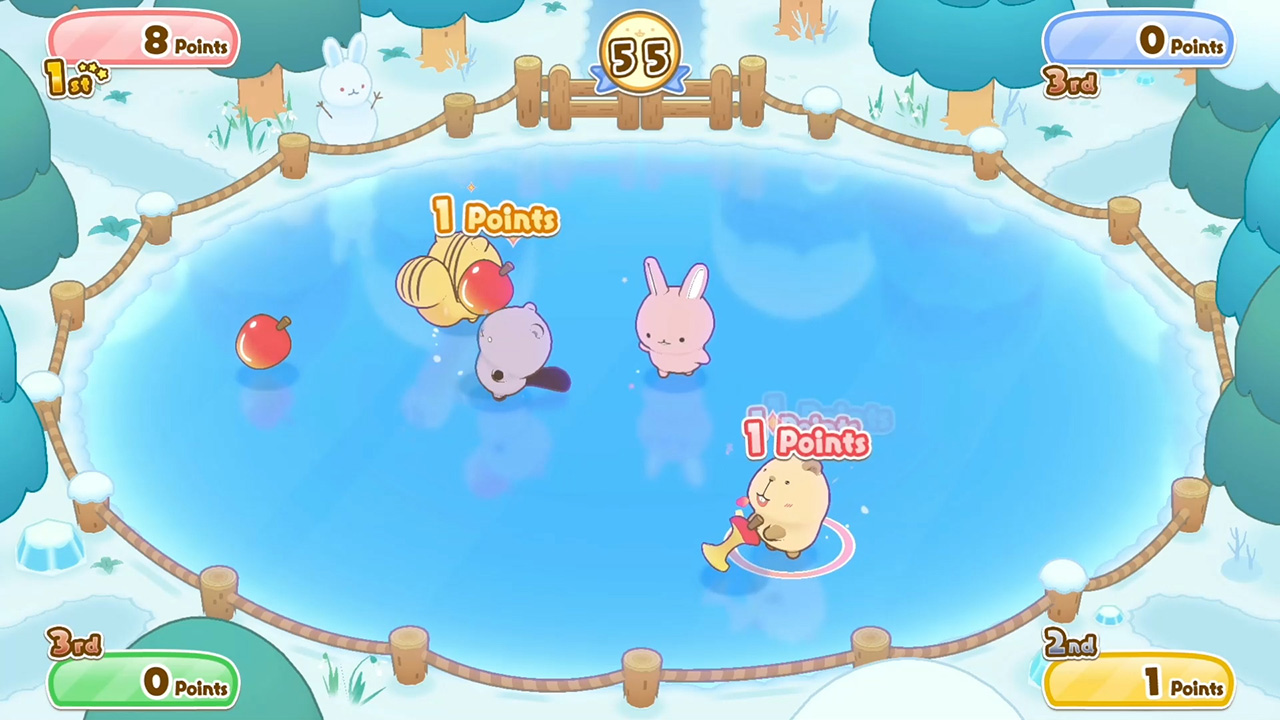Click the 2nd place rank badge bottom right
The image size is (1280, 720).
(x=1071, y=645)
